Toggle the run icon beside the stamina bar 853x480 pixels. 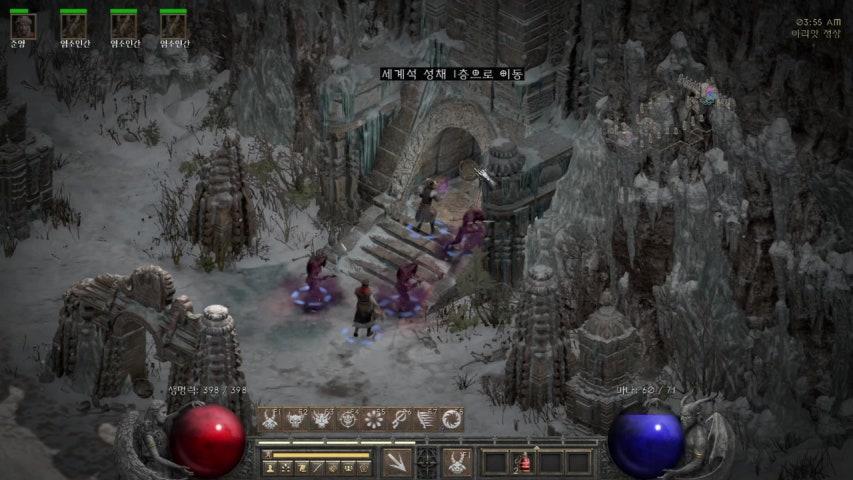267,455
